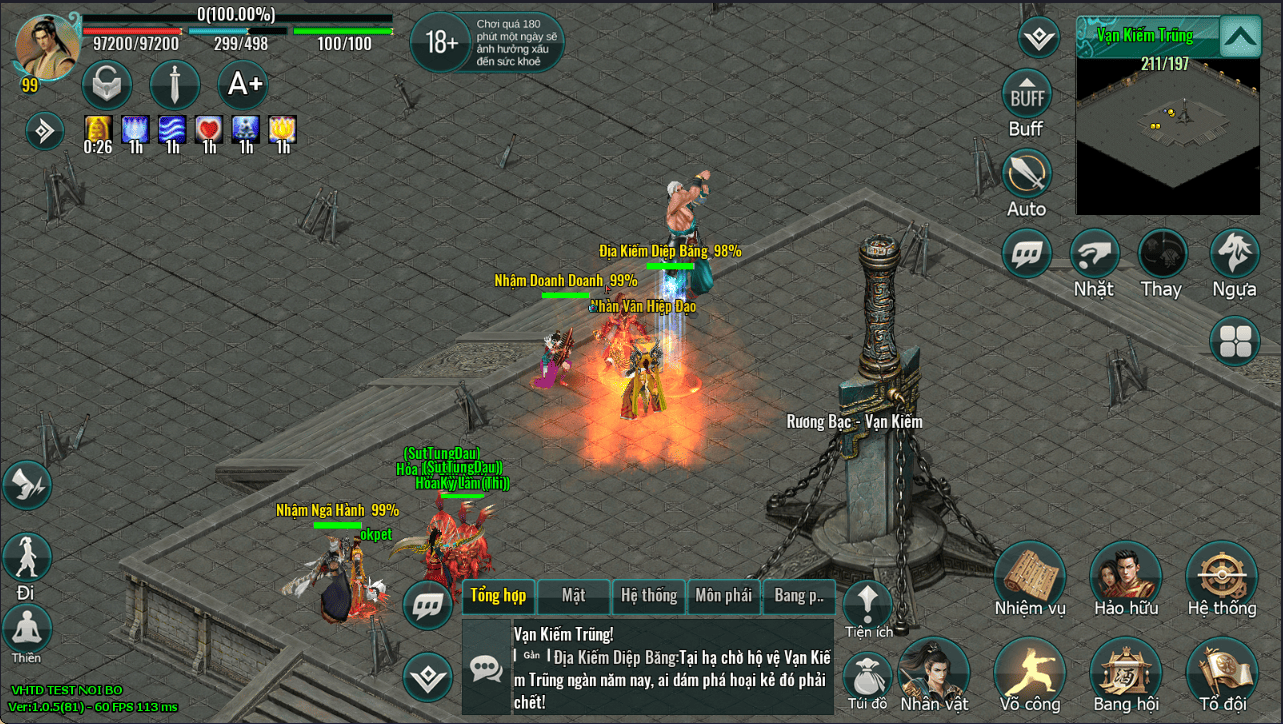The width and height of the screenshot is (1283, 724).
Task: Click the player portrait avatar
Action: click(47, 46)
